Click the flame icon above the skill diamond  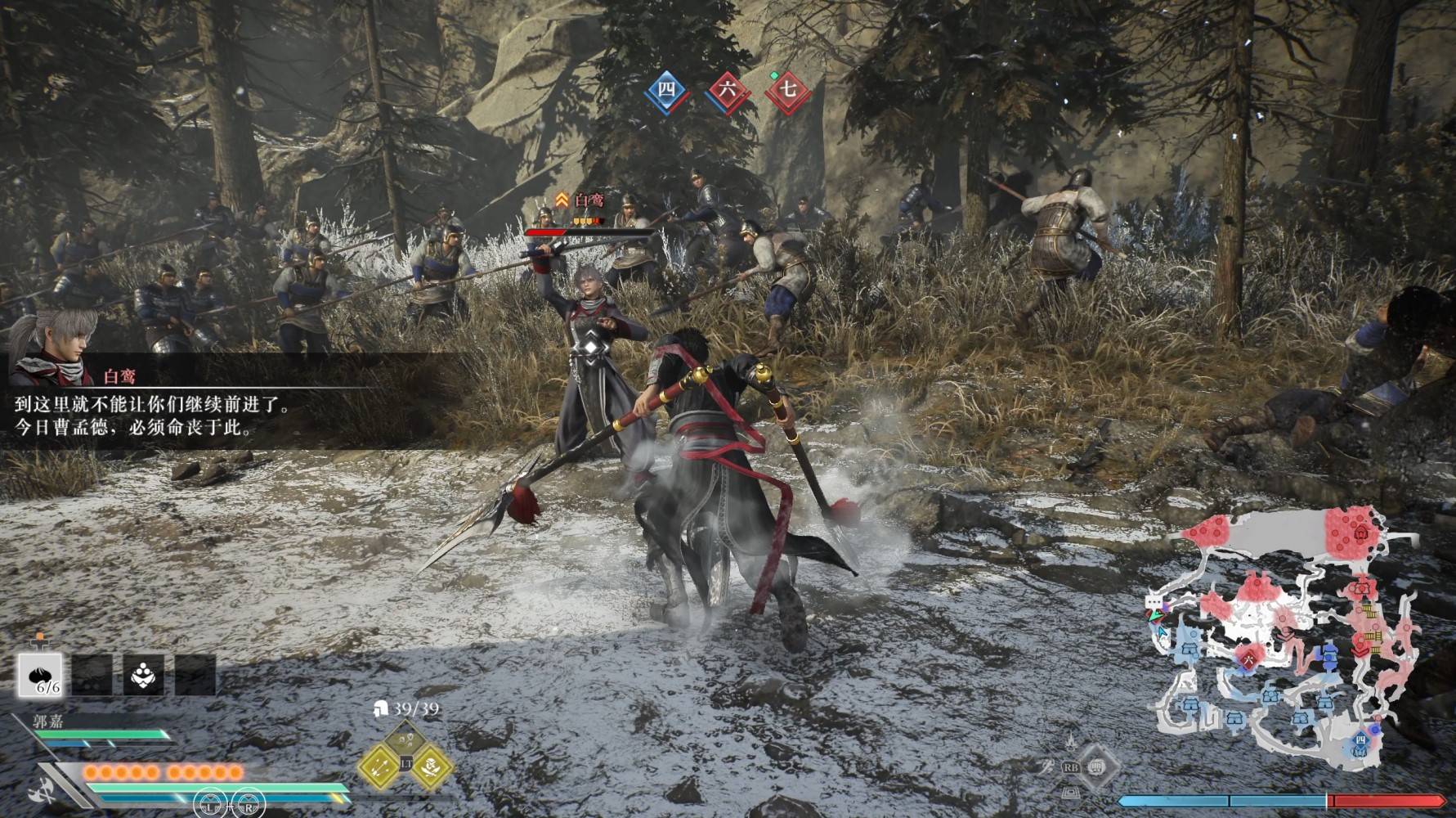1070,741
